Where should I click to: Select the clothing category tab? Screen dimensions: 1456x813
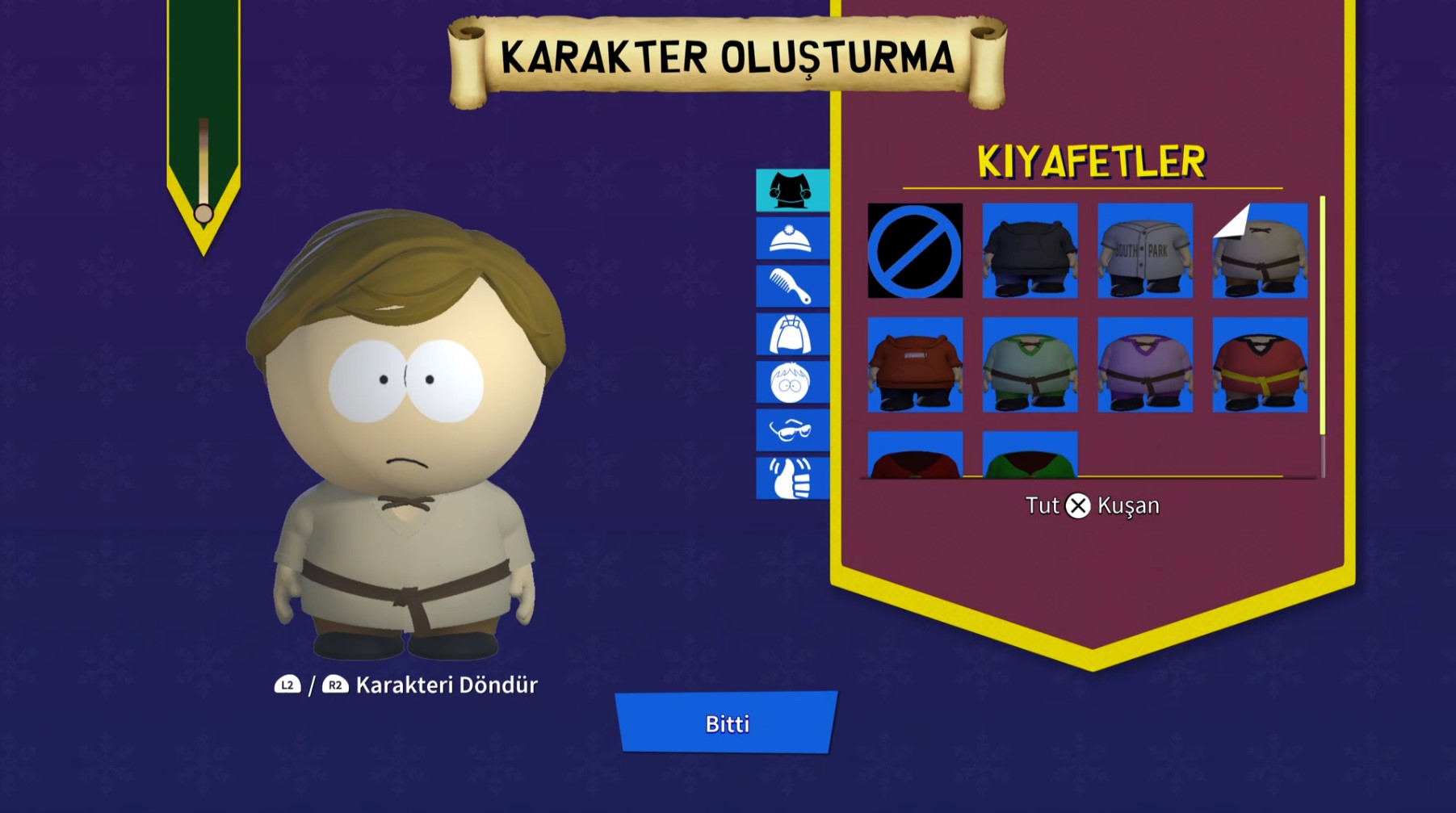(791, 191)
